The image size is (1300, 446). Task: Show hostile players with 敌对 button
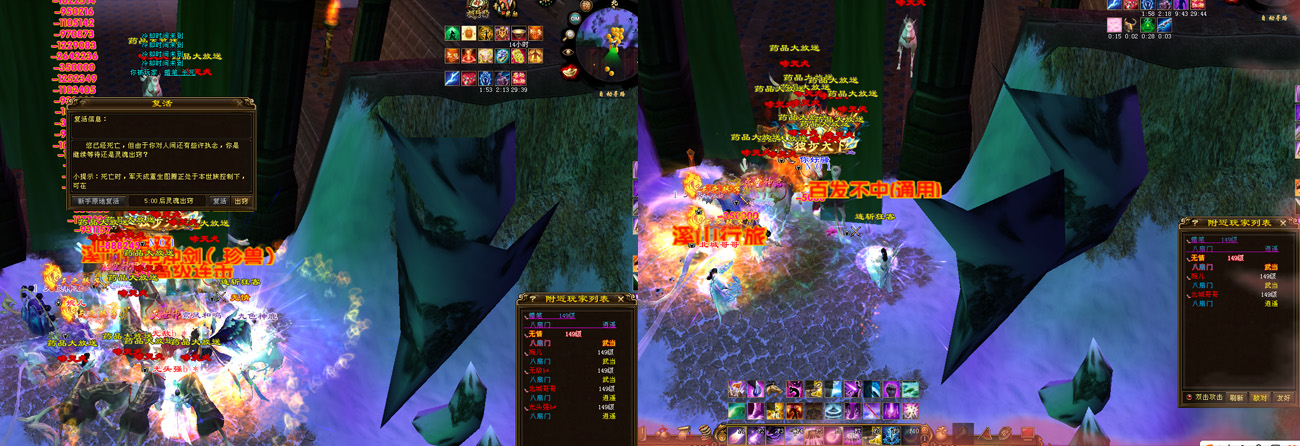[x=1260, y=397]
